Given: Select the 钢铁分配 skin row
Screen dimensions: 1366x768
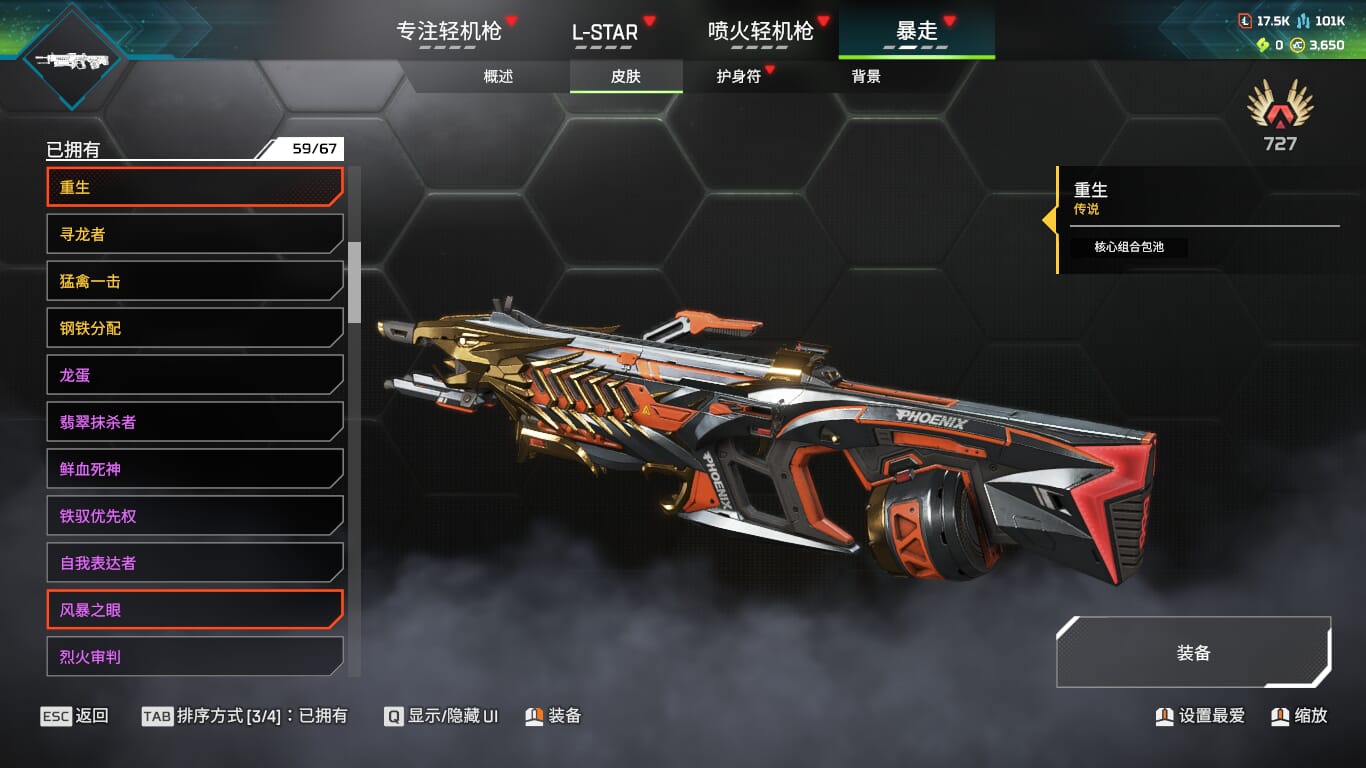Looking at the screenshot, I should click(195, 328).
